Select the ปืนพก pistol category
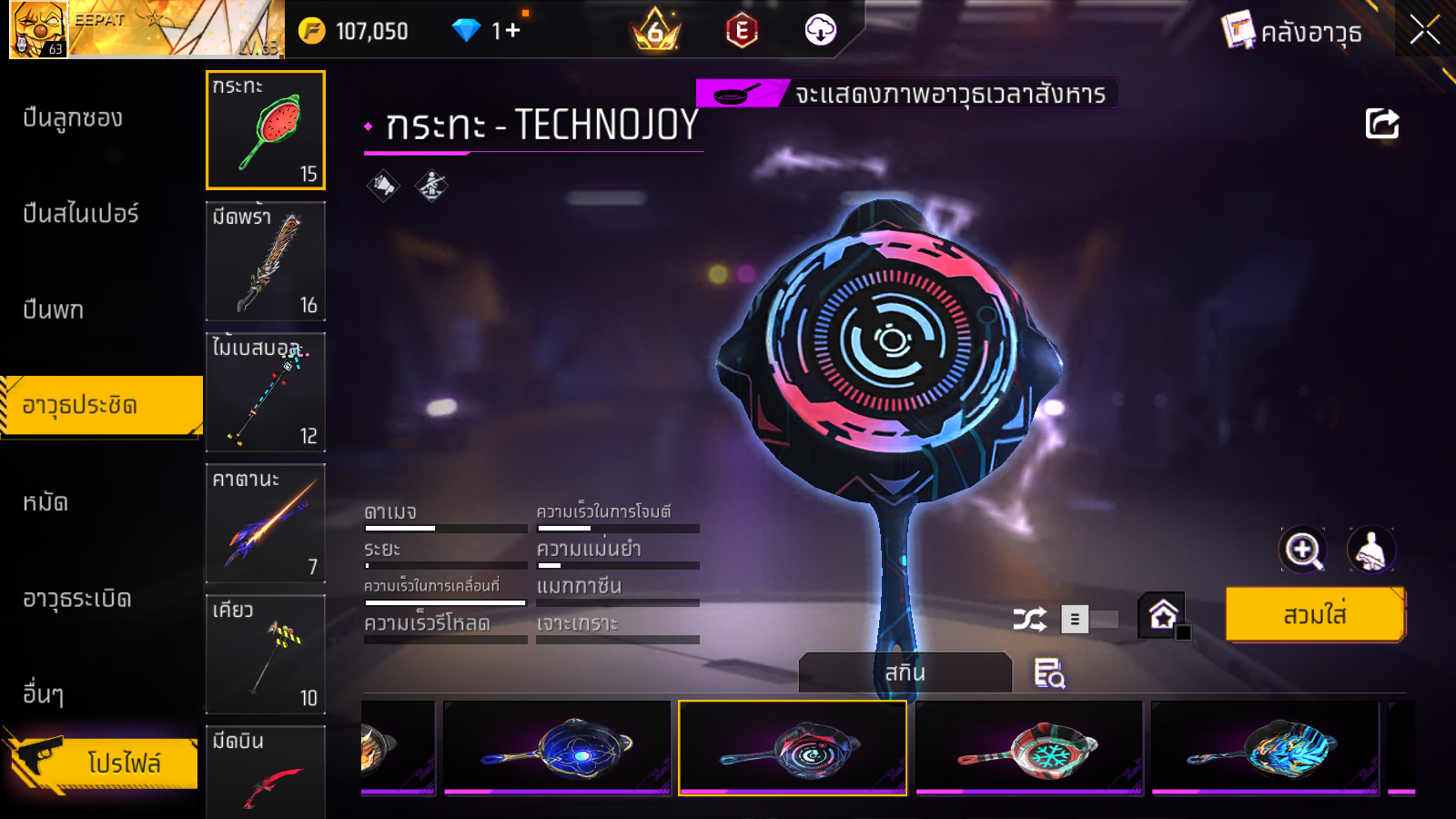Screen dimensions: 1456x819 point(54,309)
